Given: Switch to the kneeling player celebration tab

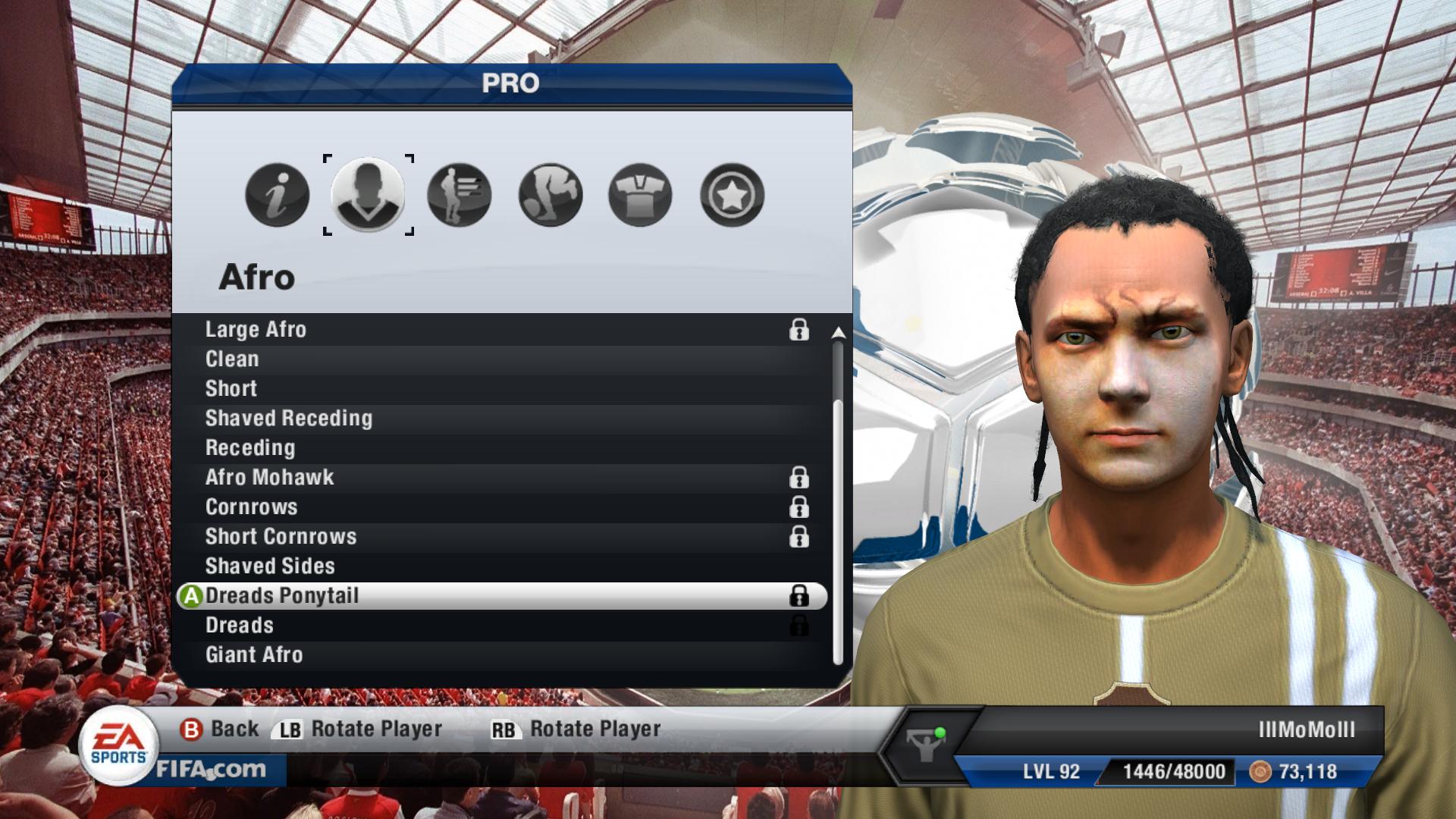Looking at the screenshot, I should point(551,195).
